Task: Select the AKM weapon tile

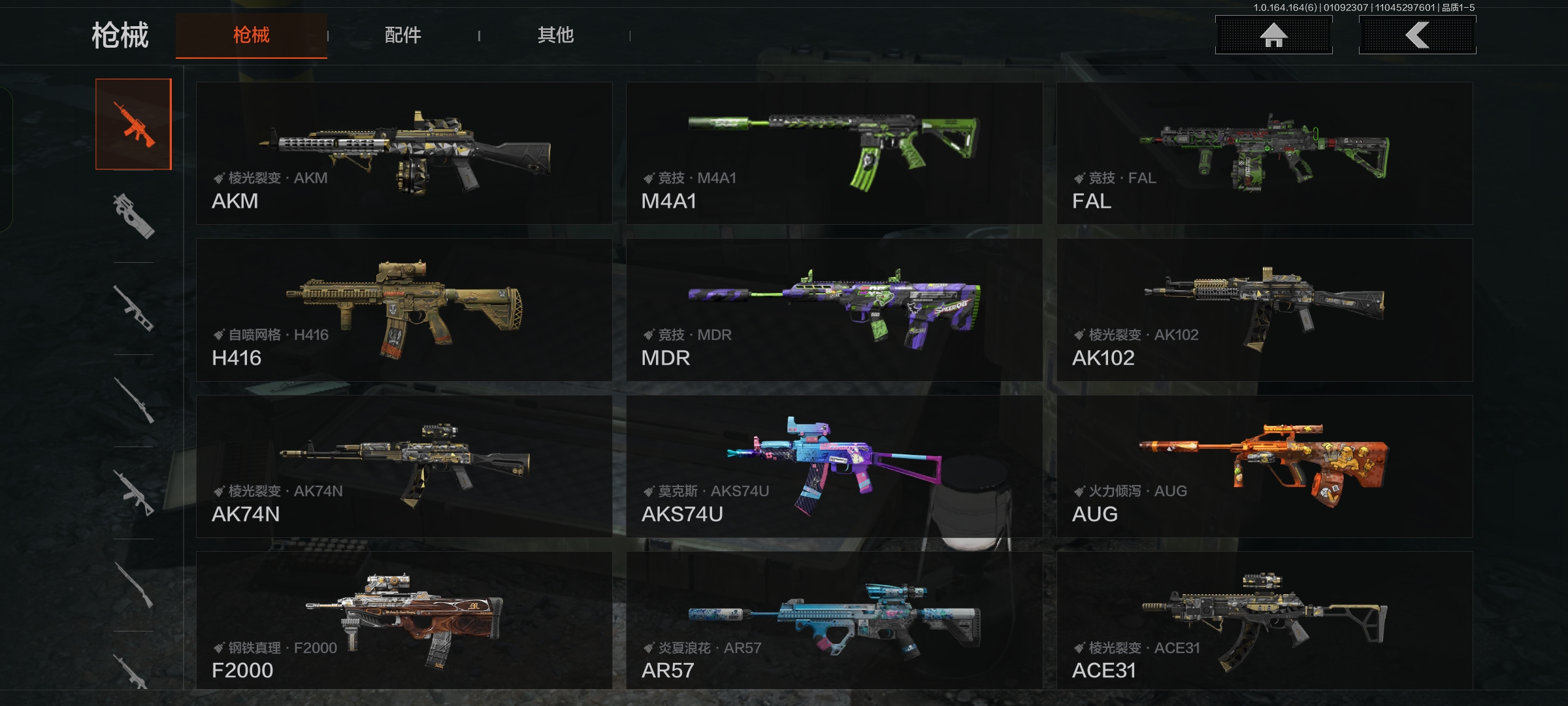Action: 404,153
